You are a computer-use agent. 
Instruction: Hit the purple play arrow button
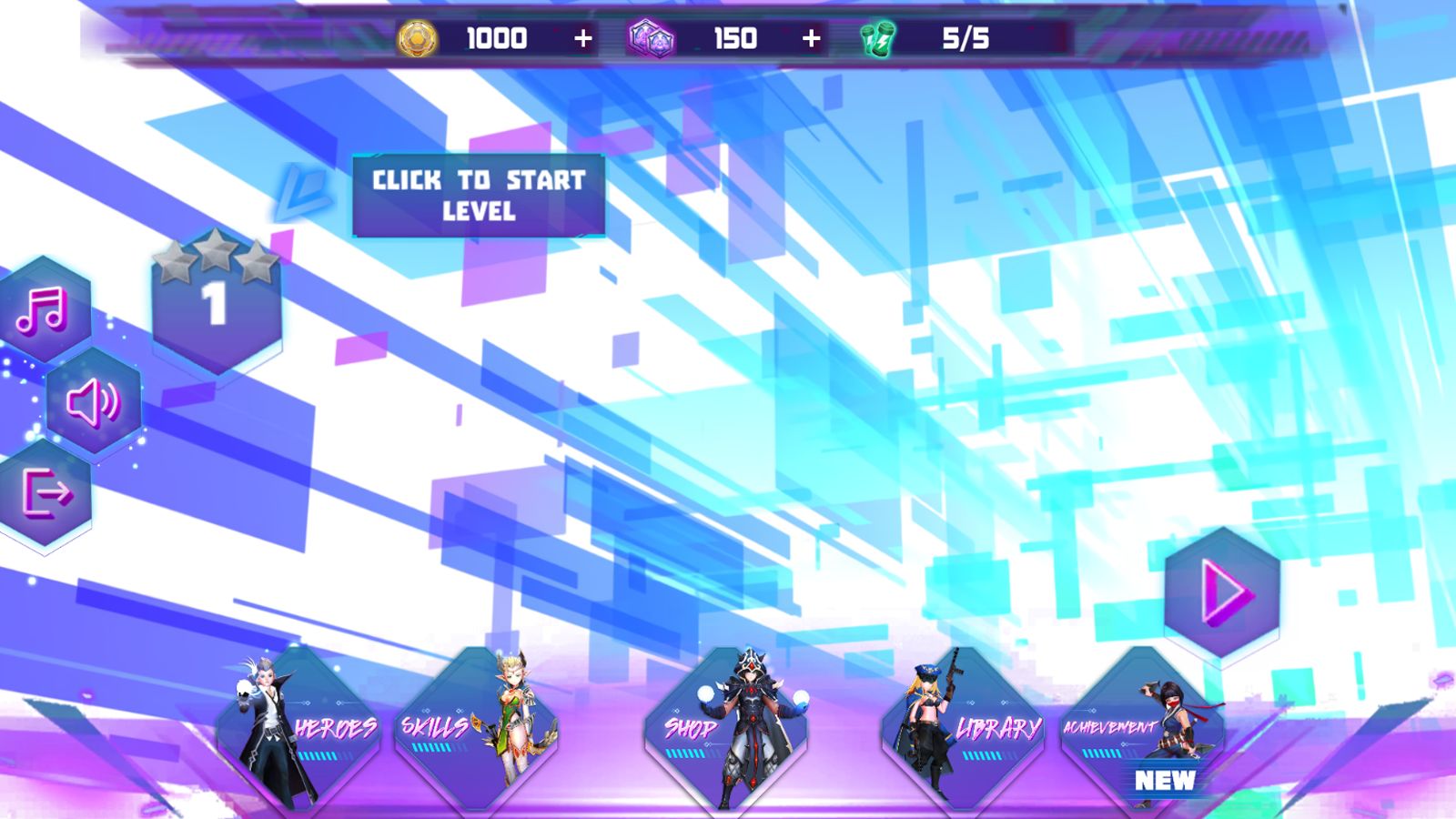point(1222,593)
